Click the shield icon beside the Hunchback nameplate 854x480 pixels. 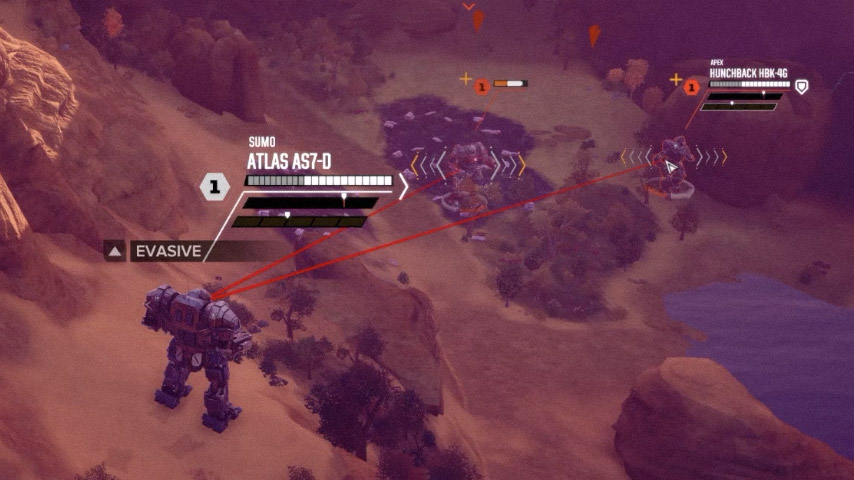point(801,87)
